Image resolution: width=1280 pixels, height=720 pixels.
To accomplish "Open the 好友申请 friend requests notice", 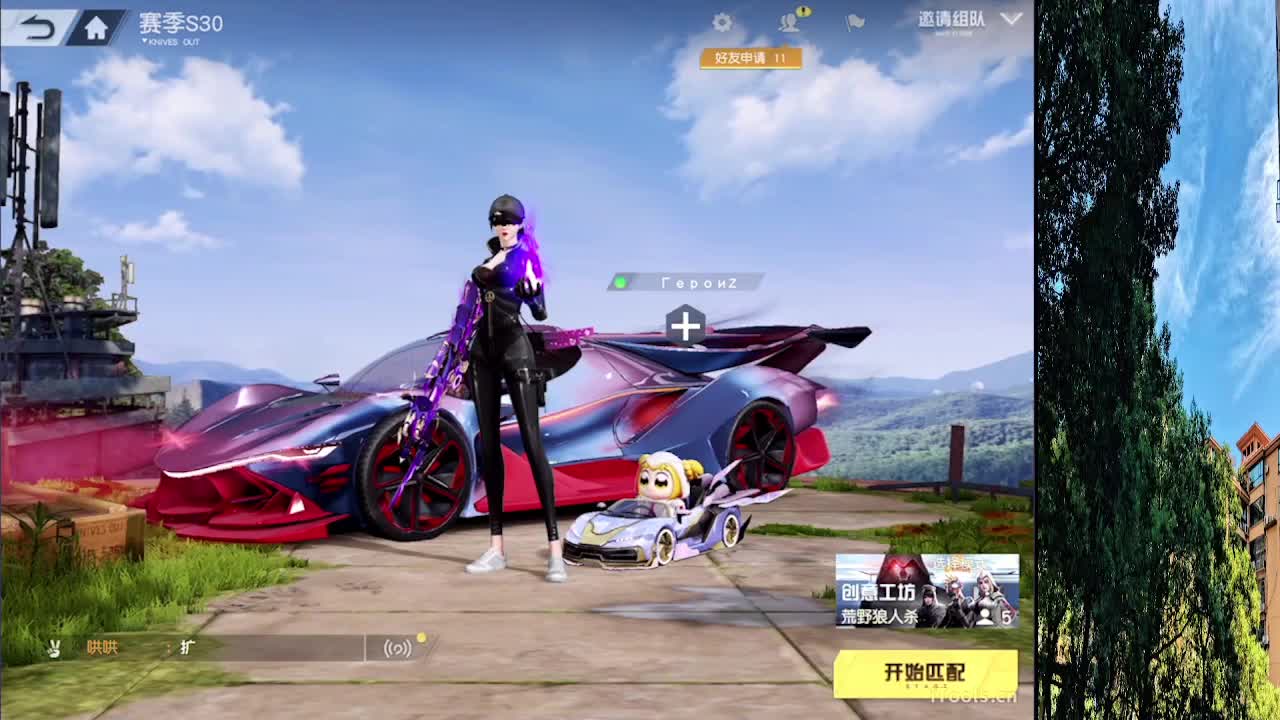I will coord(752,59).
